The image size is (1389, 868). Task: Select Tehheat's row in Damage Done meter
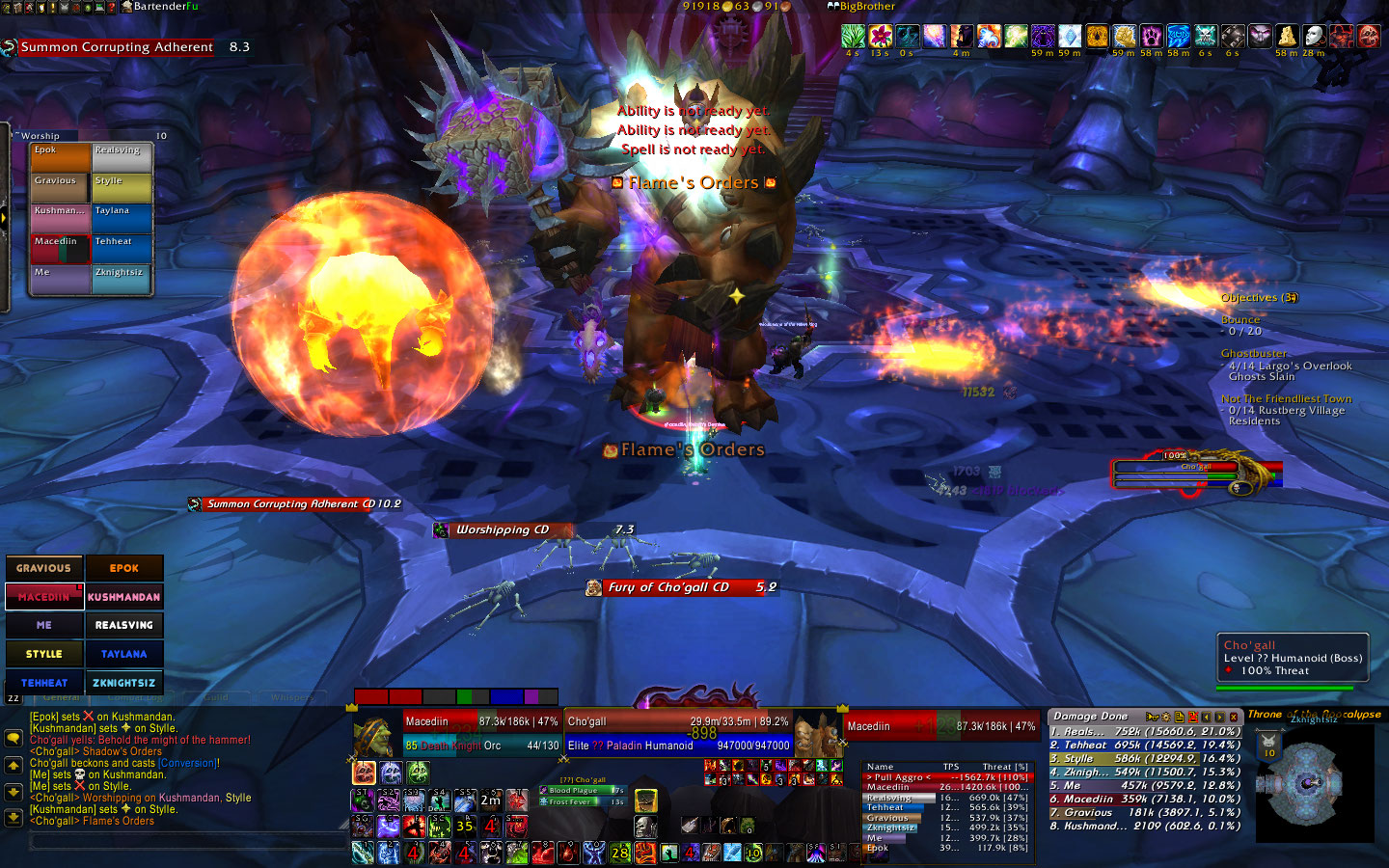click(x=1145, y=746)
